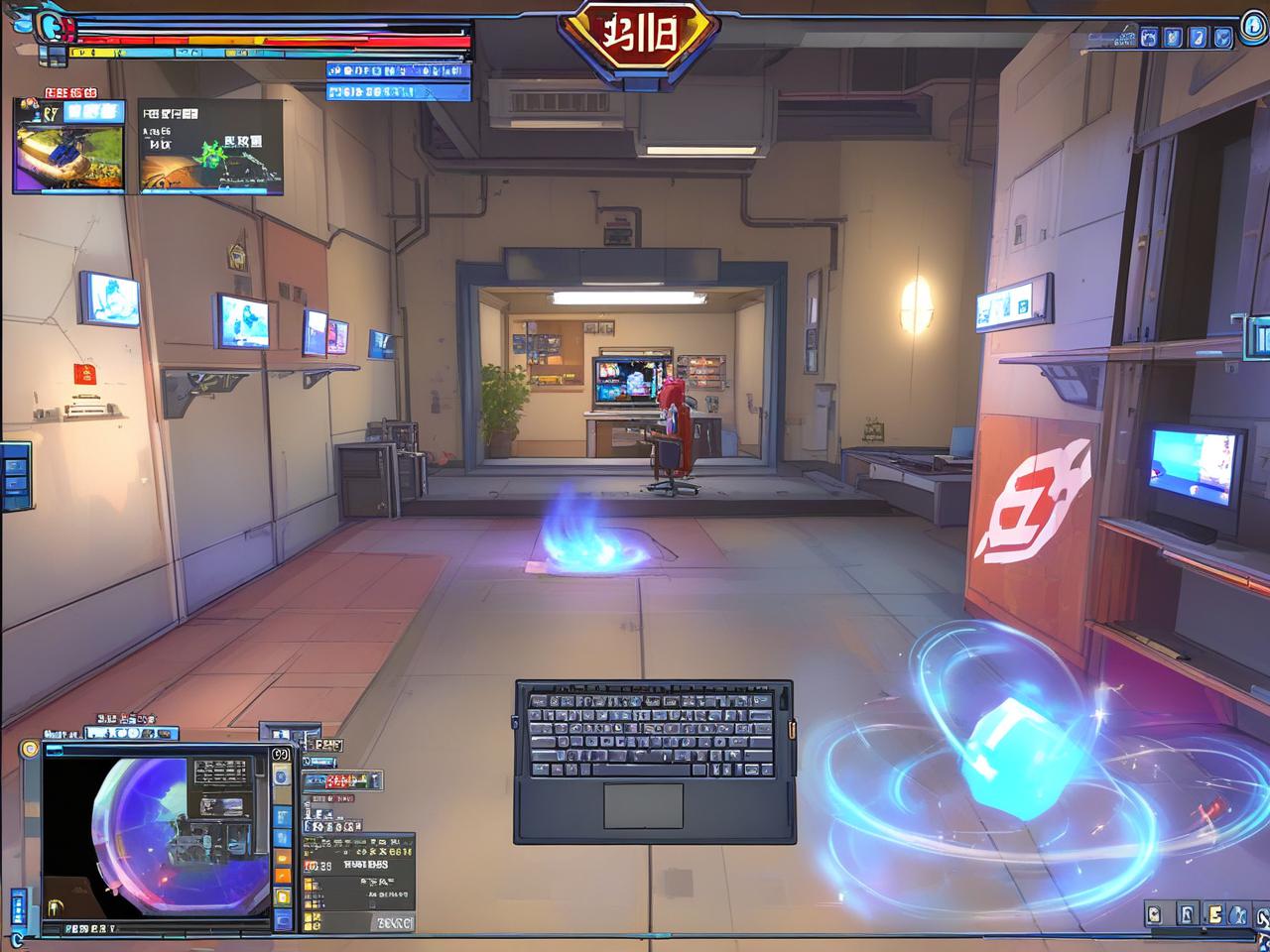Viewport: 1270px width, 952px height.
Task: Click the gold round button on the minimap frame
Action: 30,749
